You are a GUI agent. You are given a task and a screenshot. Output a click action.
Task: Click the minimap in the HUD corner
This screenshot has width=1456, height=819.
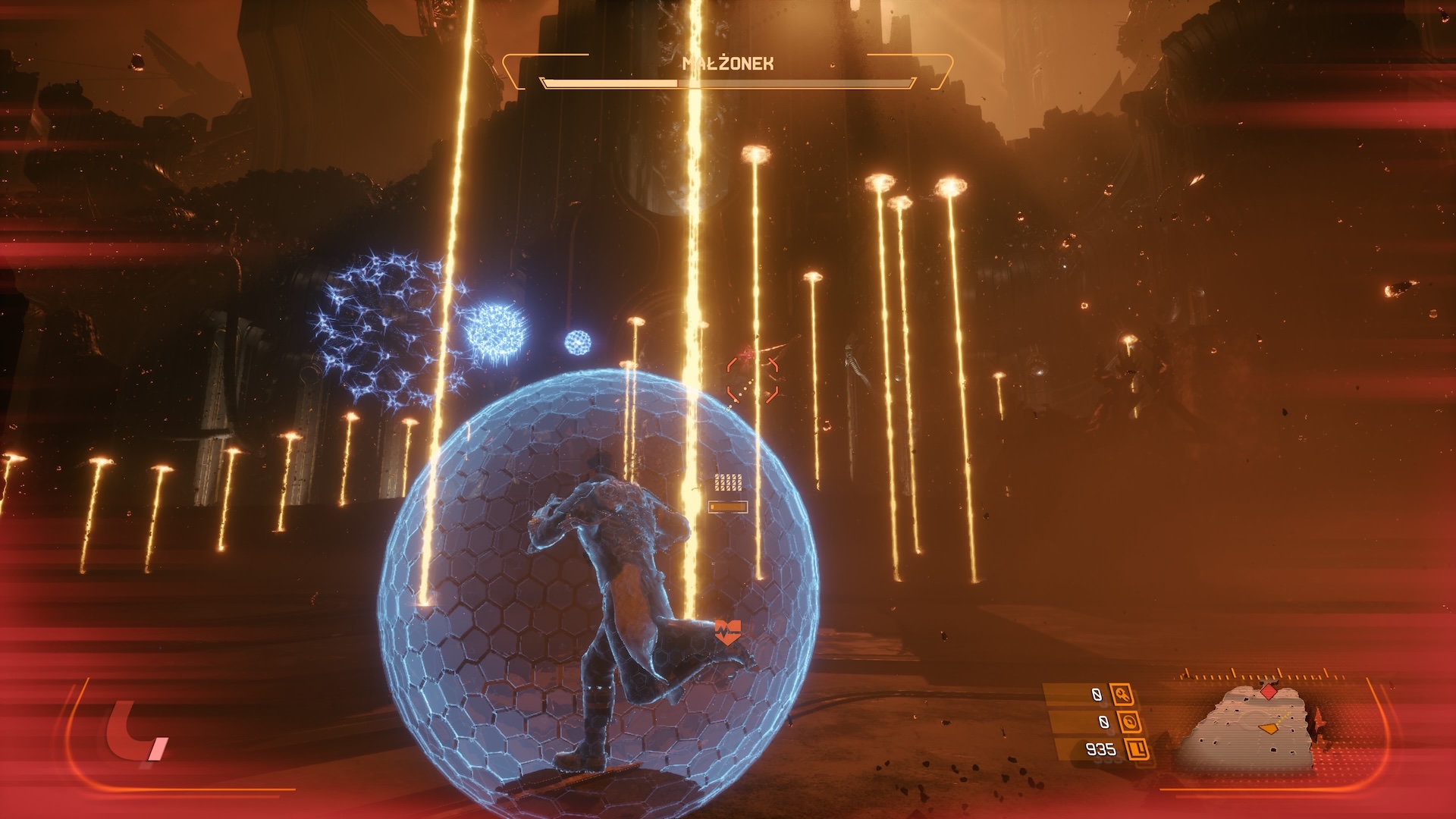coord(1249,728)
